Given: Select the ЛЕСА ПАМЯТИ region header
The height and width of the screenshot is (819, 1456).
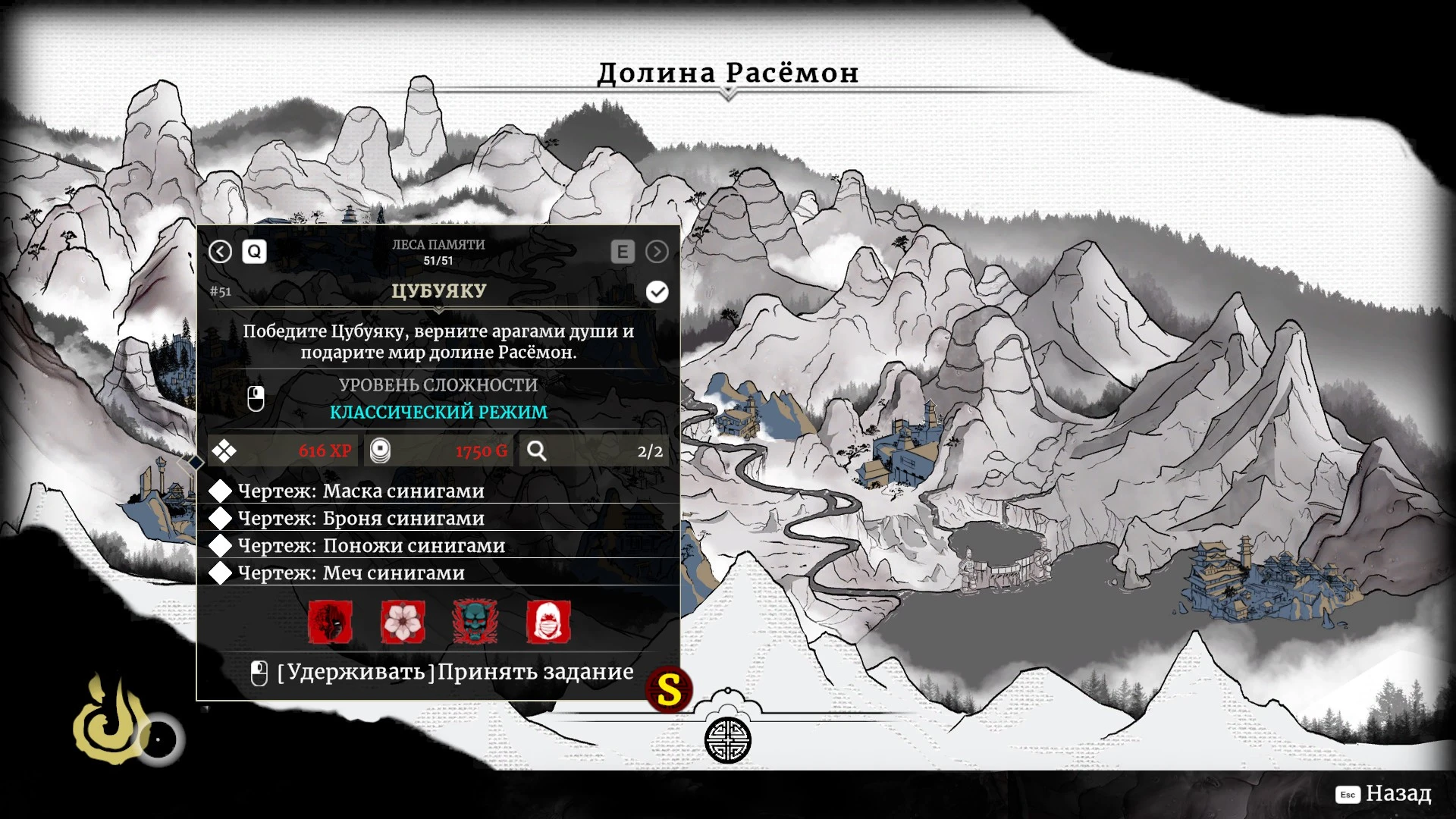Looking at the screenshot, I should click(438, 245).
